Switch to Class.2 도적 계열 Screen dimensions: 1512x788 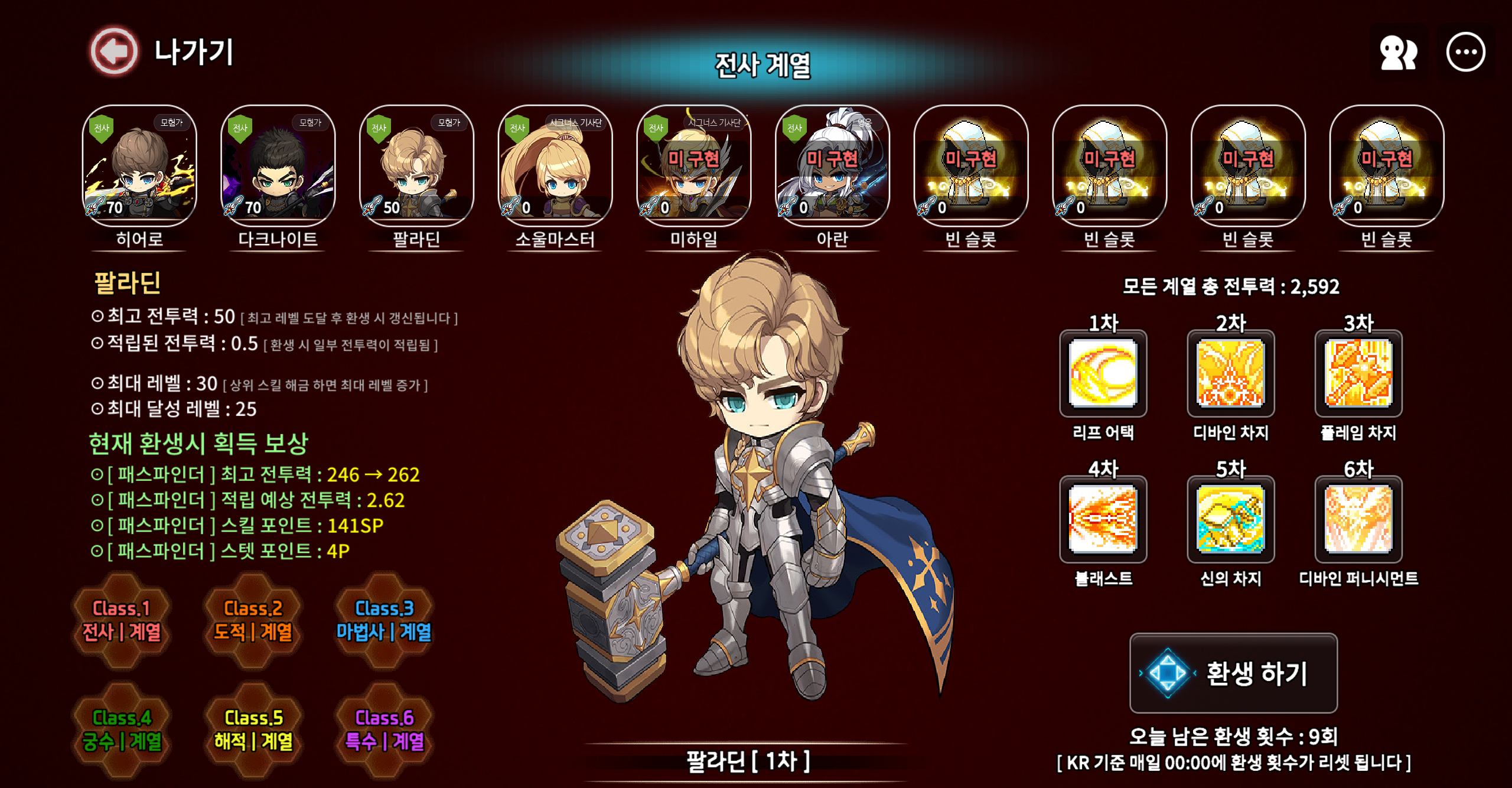click(253, 620)
